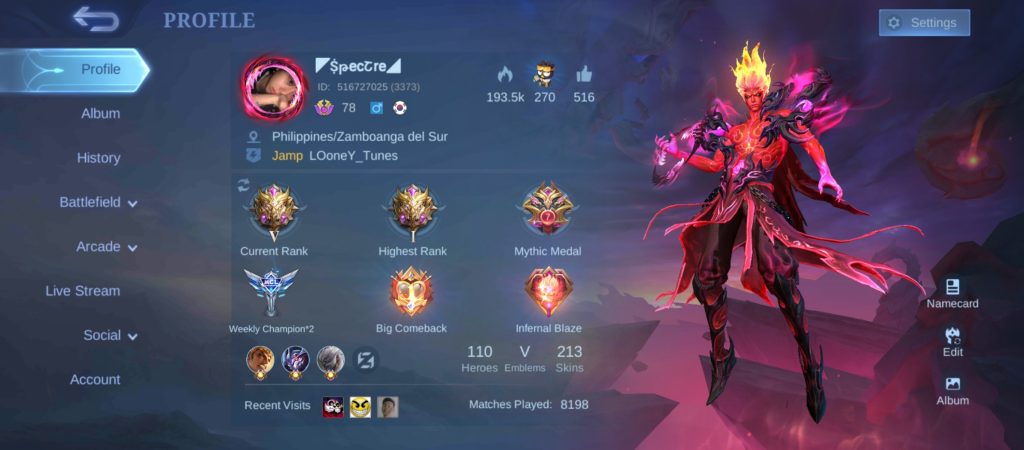Open the Namecard button
The height and width of the screenshot is (450, 1024).
(952, 294)
